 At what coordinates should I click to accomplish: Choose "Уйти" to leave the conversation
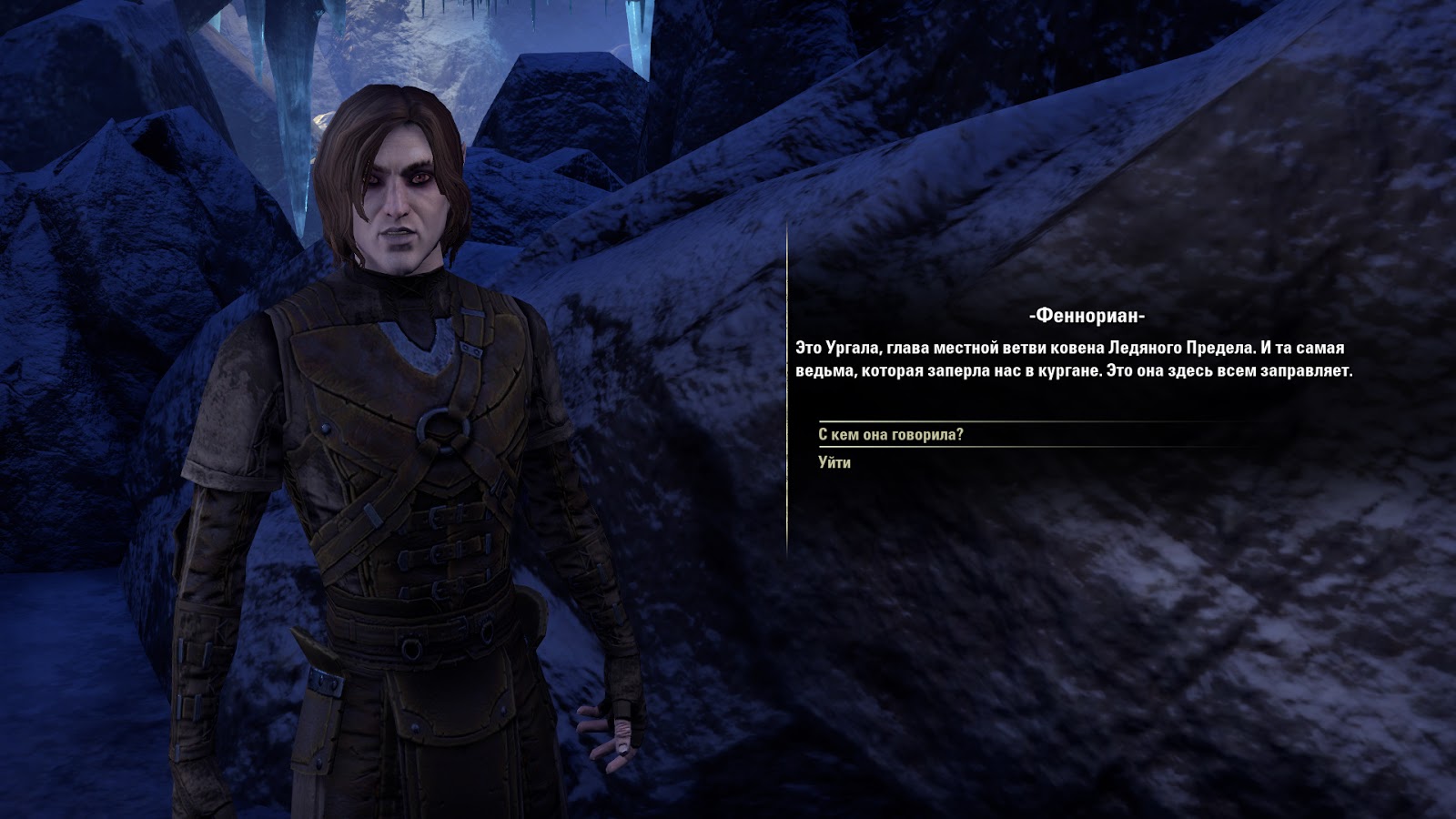[834, 462]
